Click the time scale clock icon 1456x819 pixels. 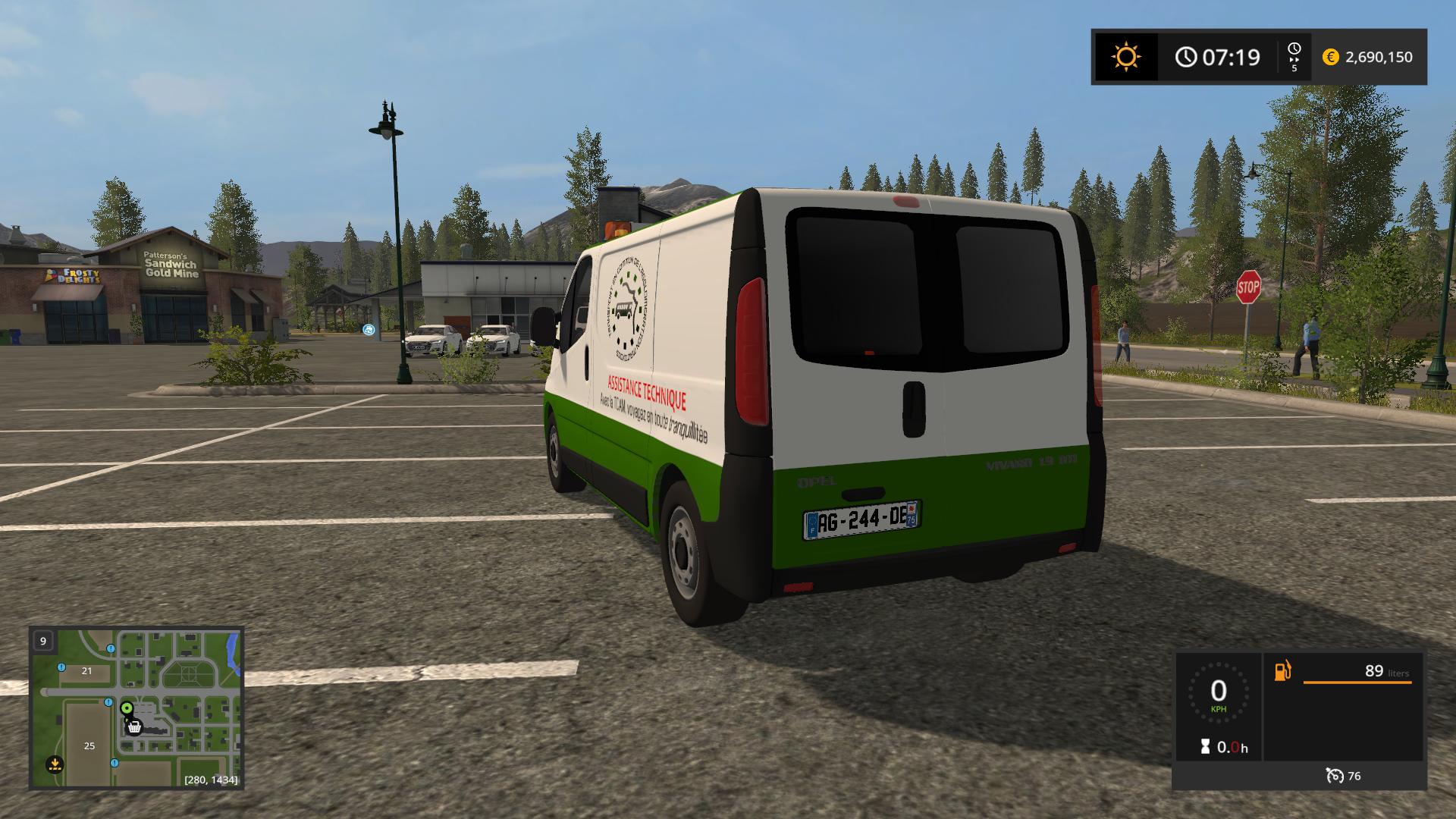(x=1294, y=50)
